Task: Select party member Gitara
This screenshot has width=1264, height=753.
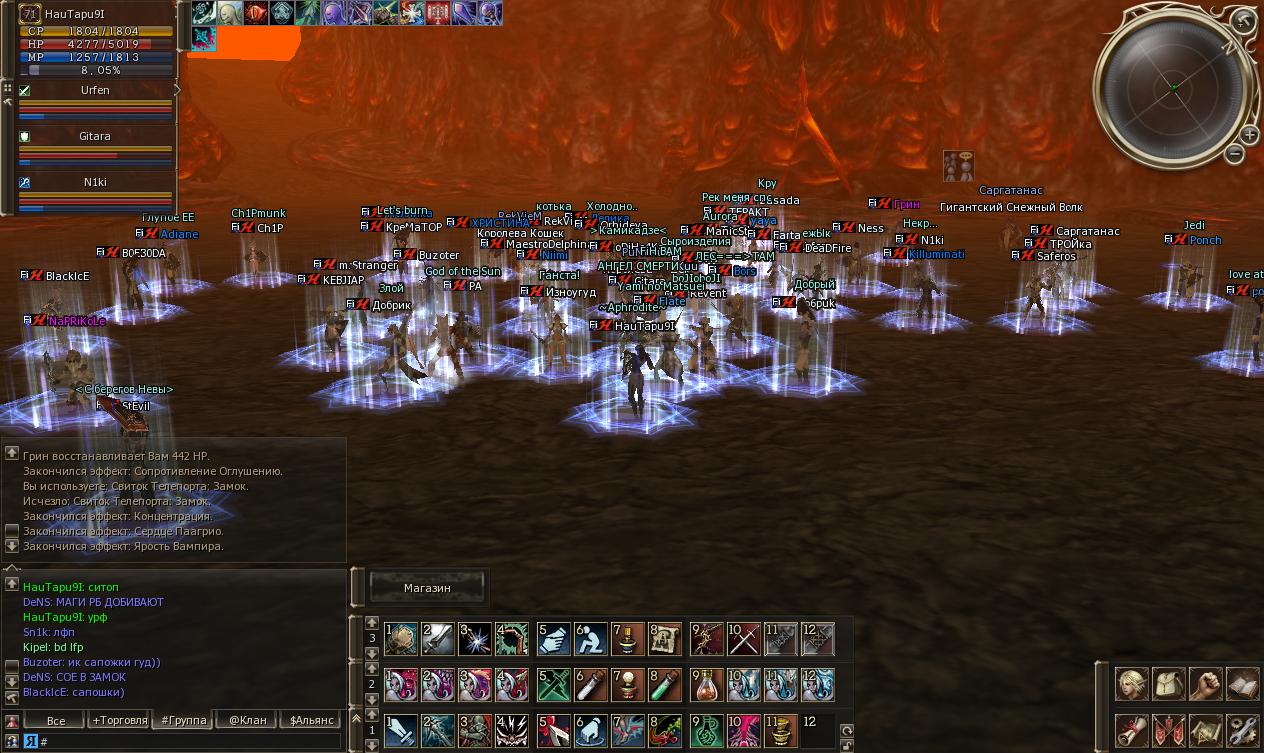Action: (95, 136)
